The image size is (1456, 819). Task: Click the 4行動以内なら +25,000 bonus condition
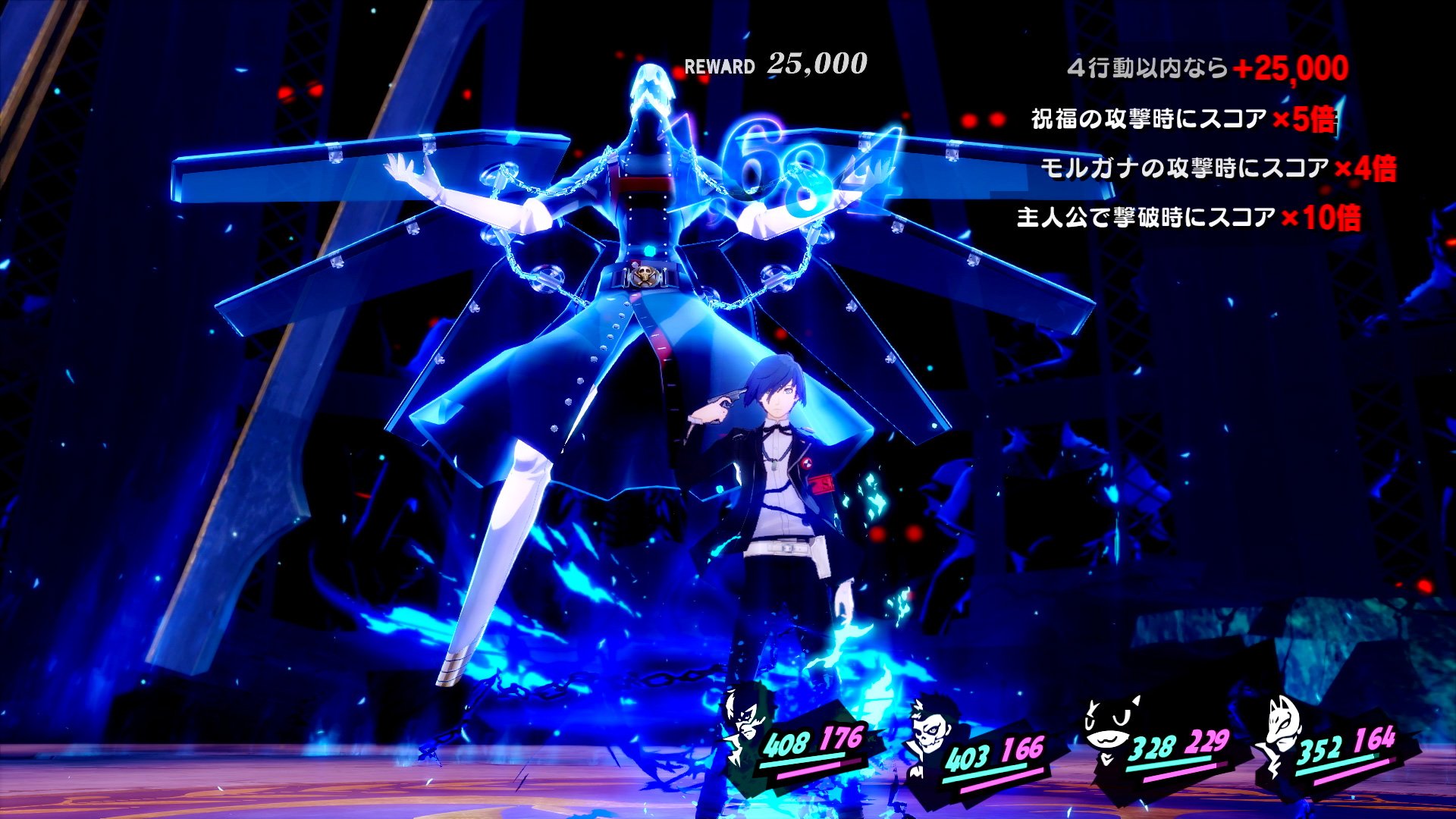point(1207,68)
